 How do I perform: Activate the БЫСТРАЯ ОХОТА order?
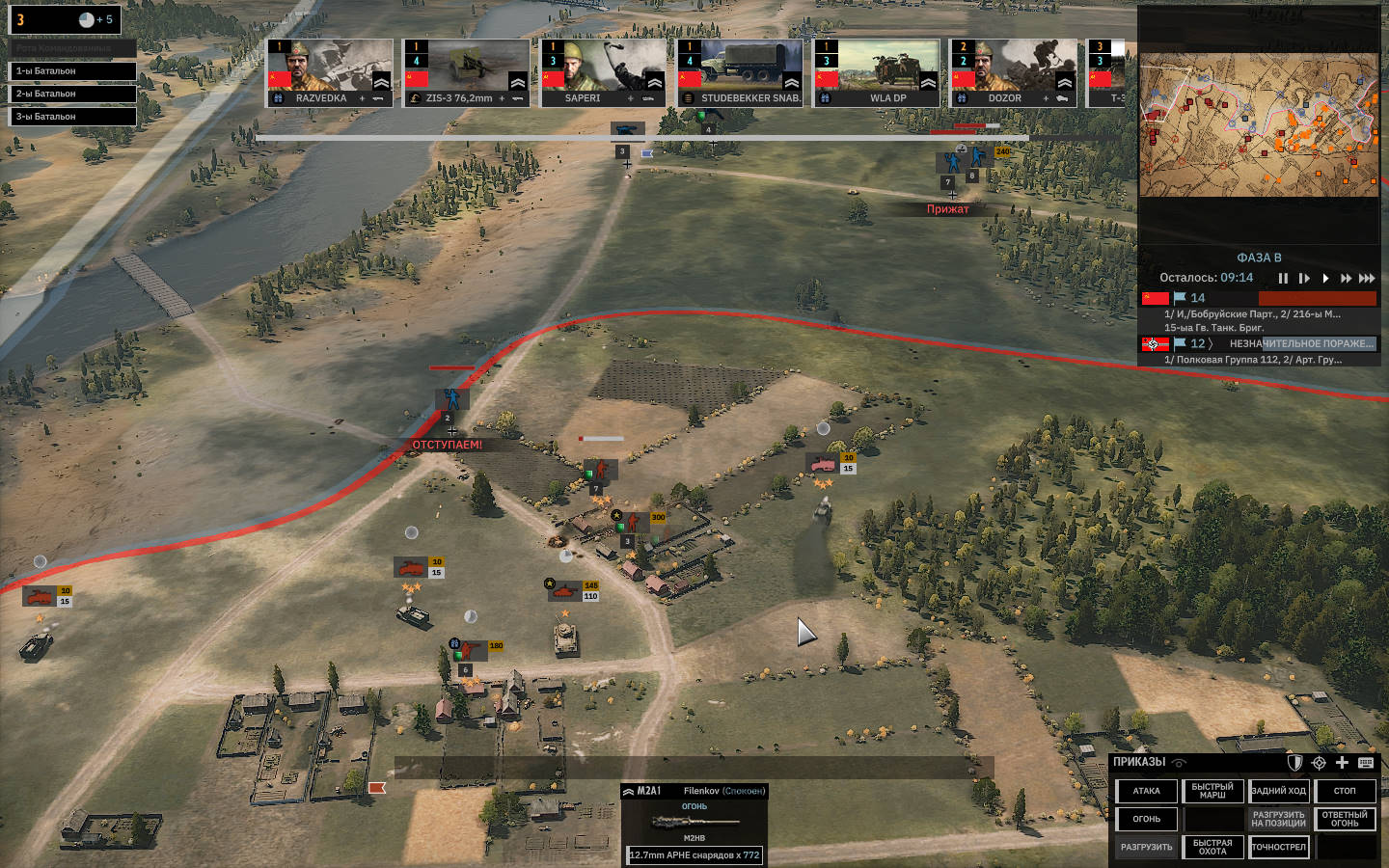point(1212,848)
